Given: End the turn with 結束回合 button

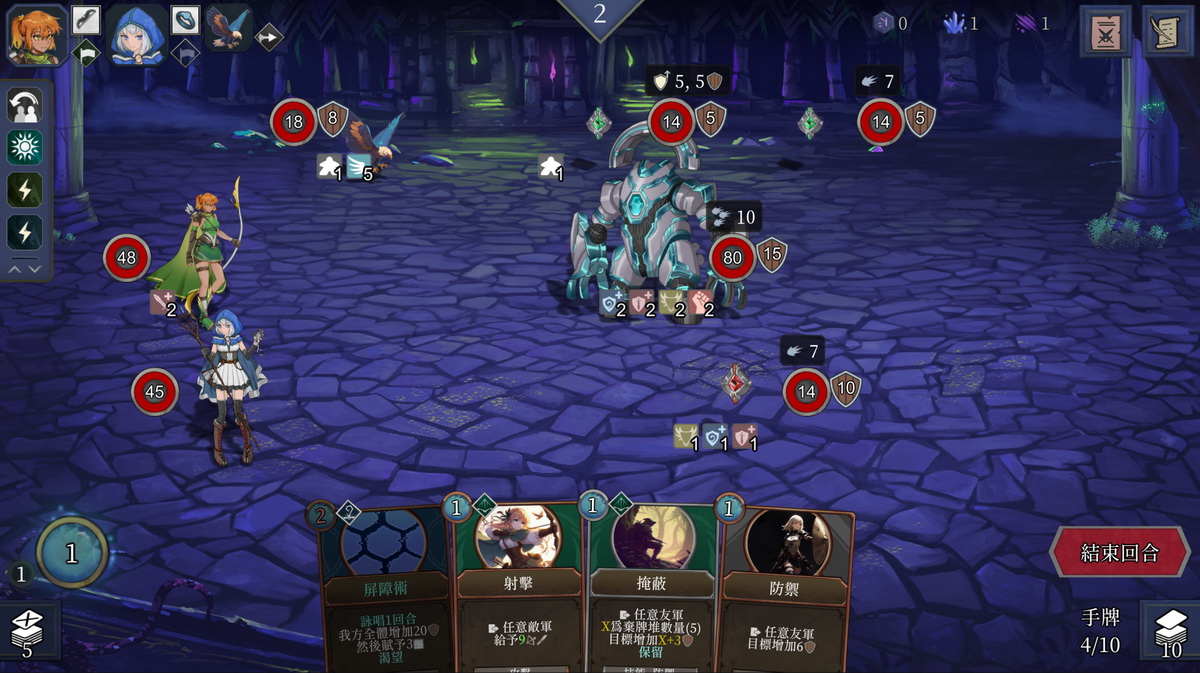Looking at the screenshot, I should click(1119, 553).
